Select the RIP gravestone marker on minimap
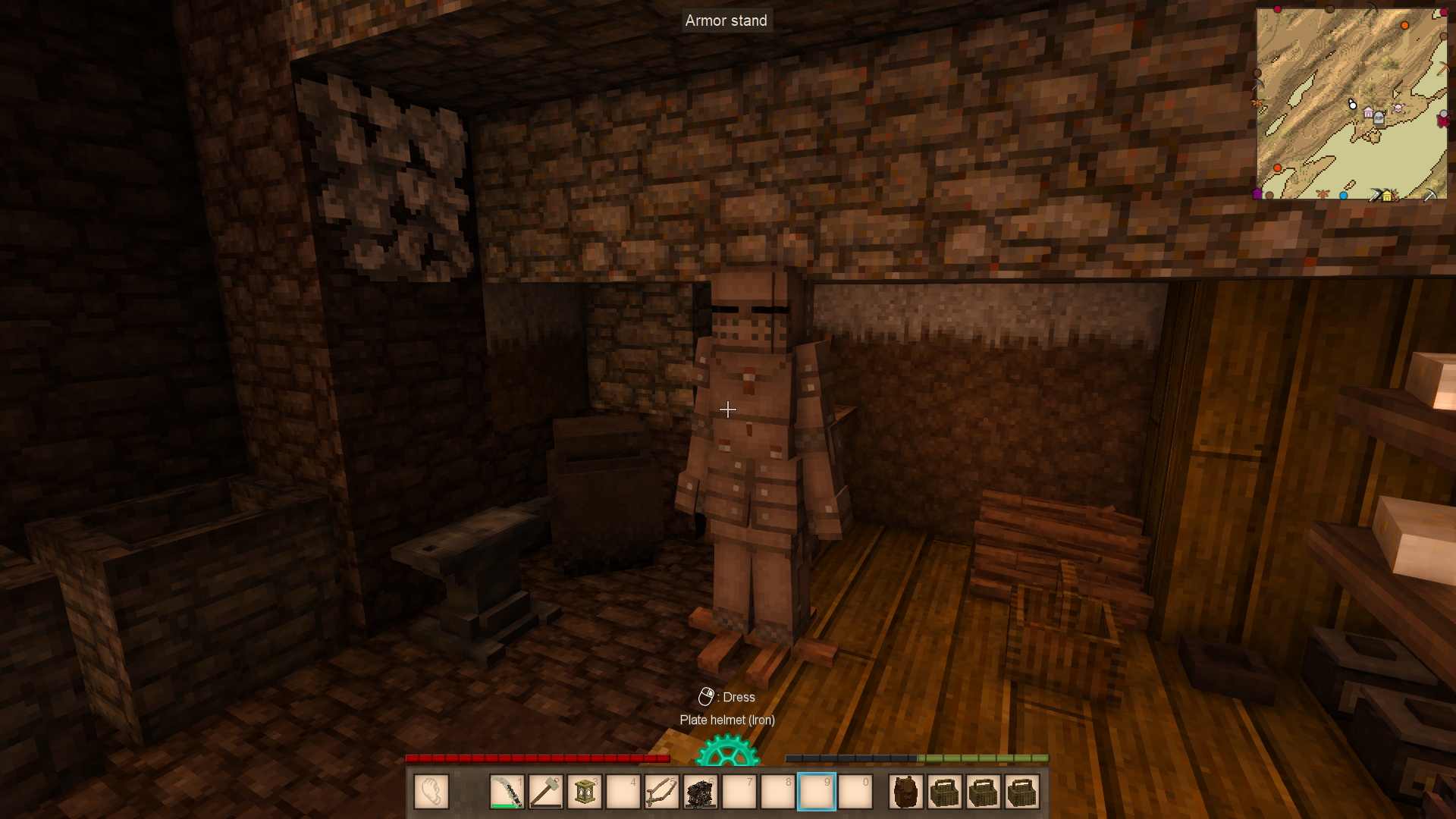 coord(1379,118)
